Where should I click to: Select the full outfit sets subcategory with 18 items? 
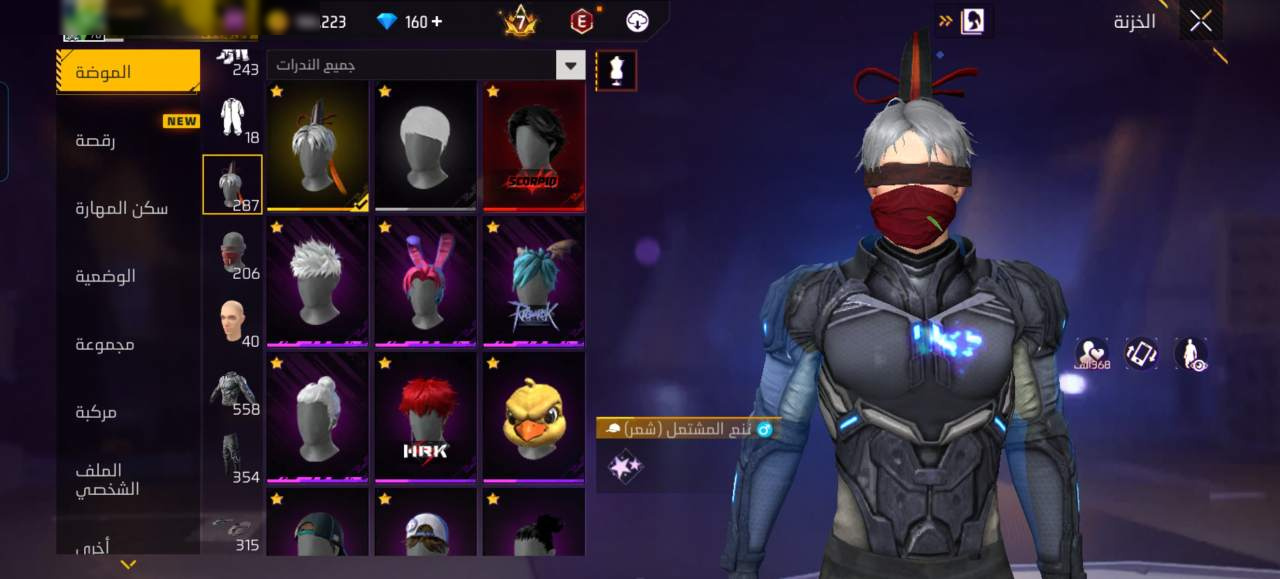tap(232, 117)
